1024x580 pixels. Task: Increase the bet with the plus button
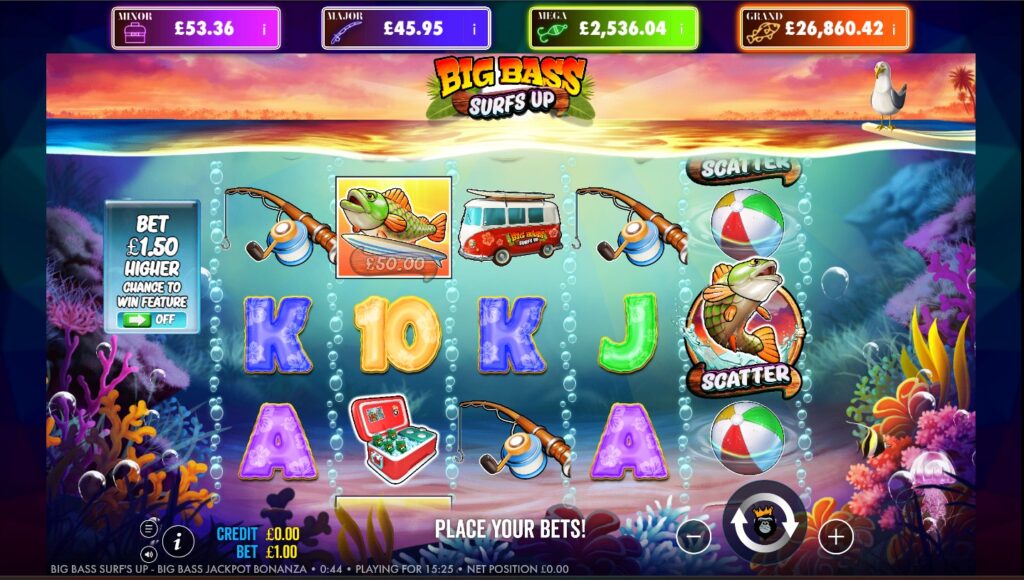pyautogui.click(x=836, y=537)
